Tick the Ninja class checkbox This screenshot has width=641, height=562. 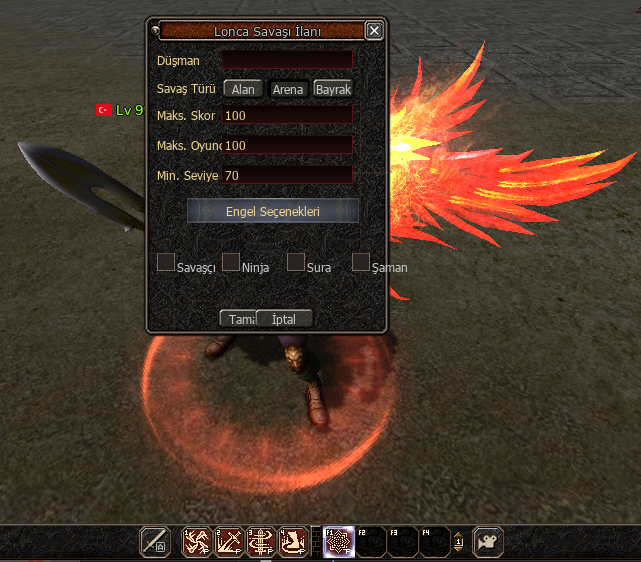point(231,262)
